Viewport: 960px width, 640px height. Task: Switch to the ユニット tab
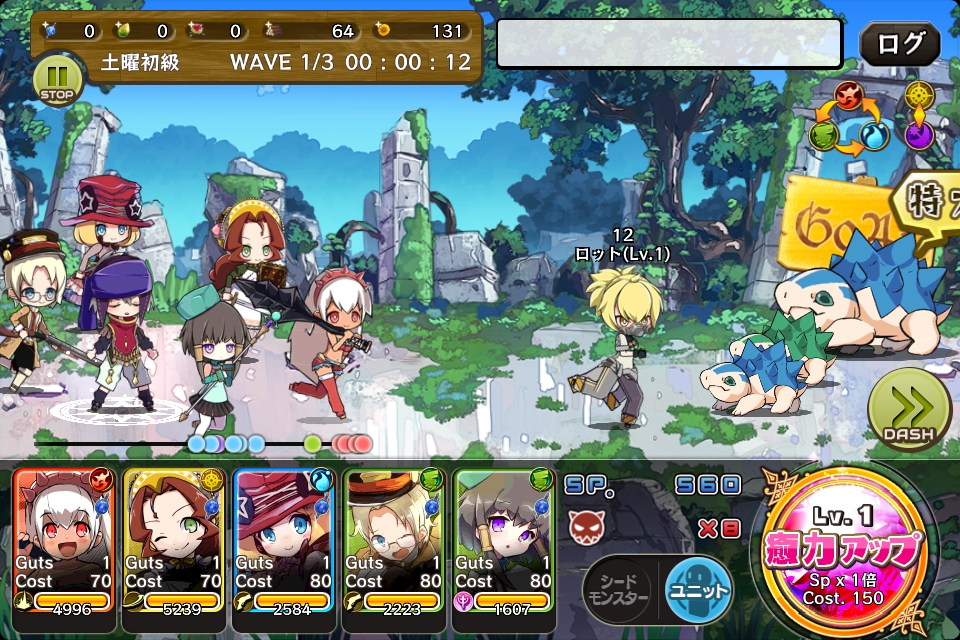(697, 590)
